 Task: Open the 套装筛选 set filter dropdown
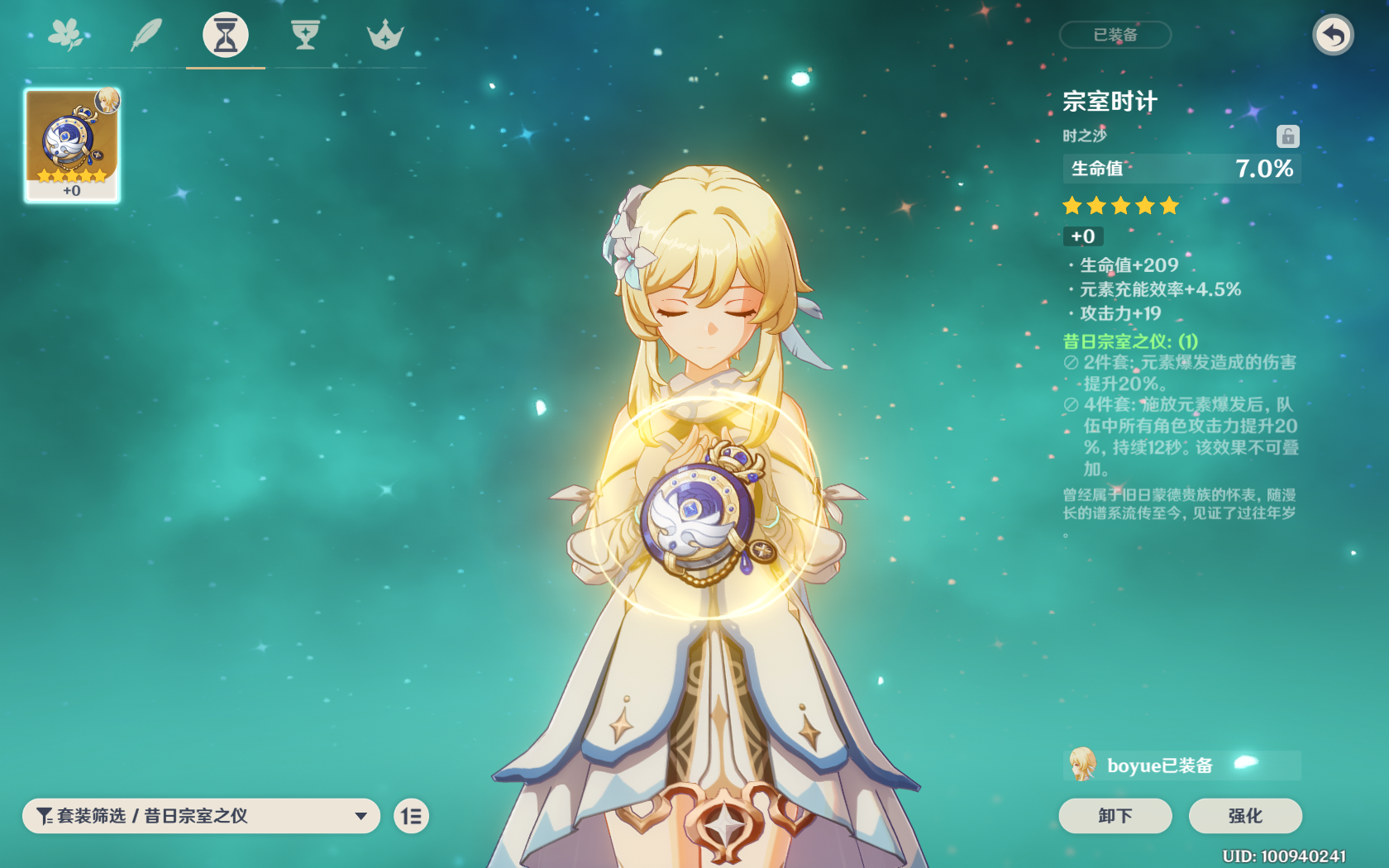tap(201, 816)
